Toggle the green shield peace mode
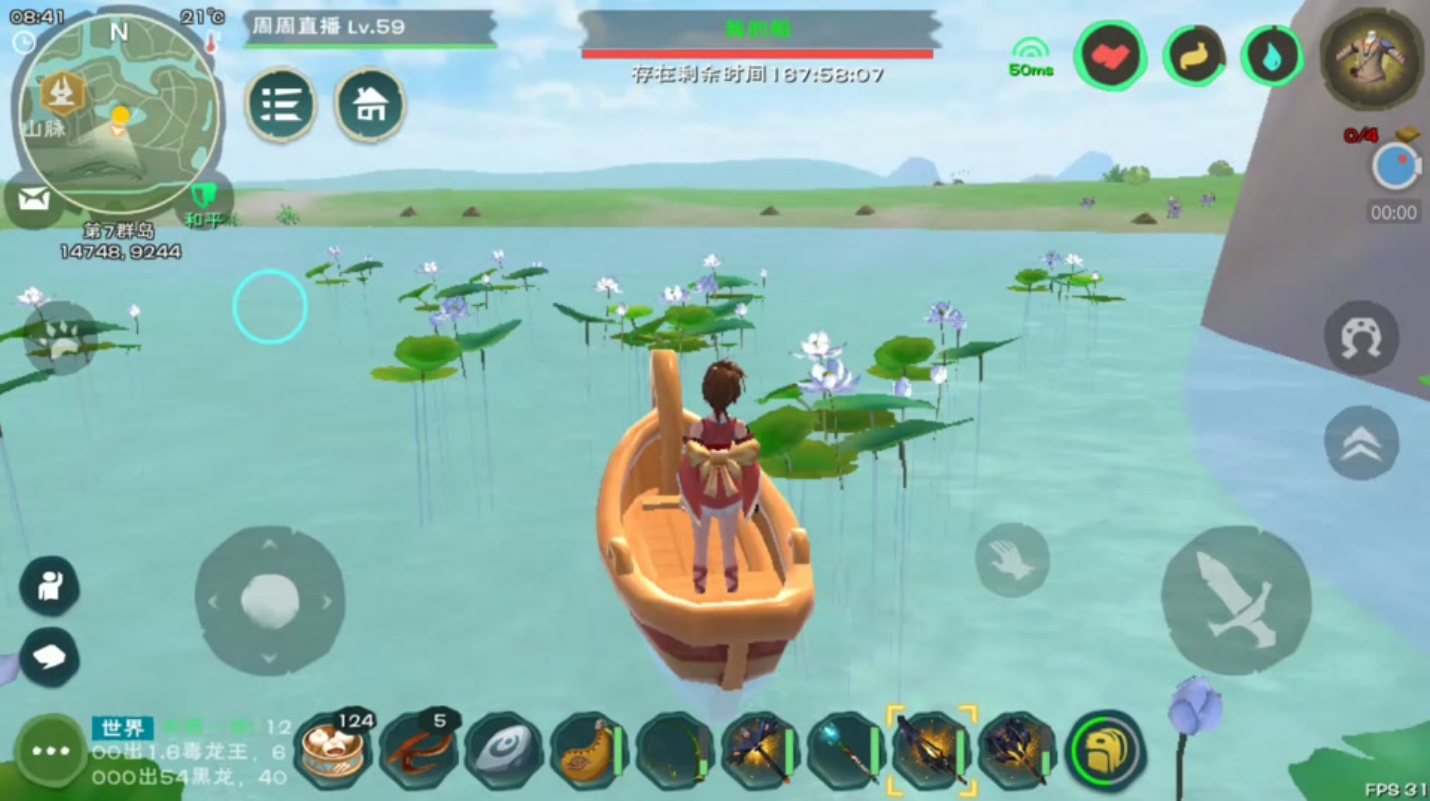The height and width of the screenshot is (801, 1430). pos(204,198)
